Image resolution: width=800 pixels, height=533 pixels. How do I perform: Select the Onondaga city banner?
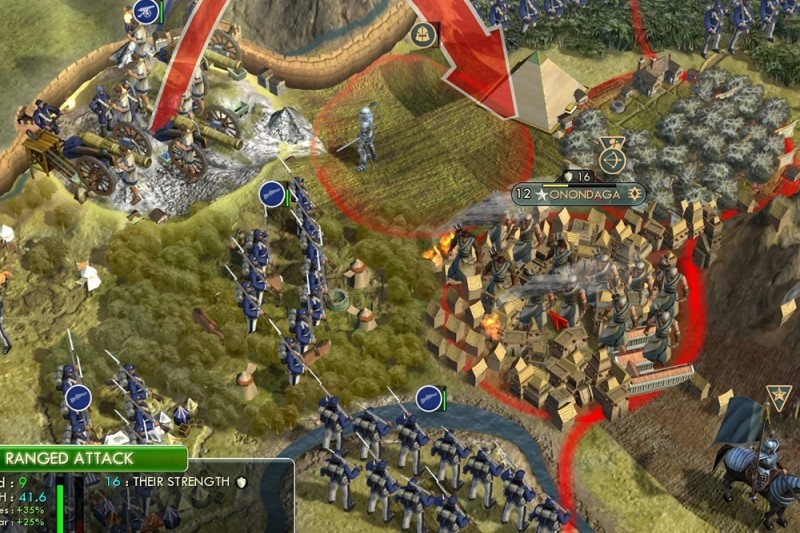pyautogui.click(x=579, y=193)
